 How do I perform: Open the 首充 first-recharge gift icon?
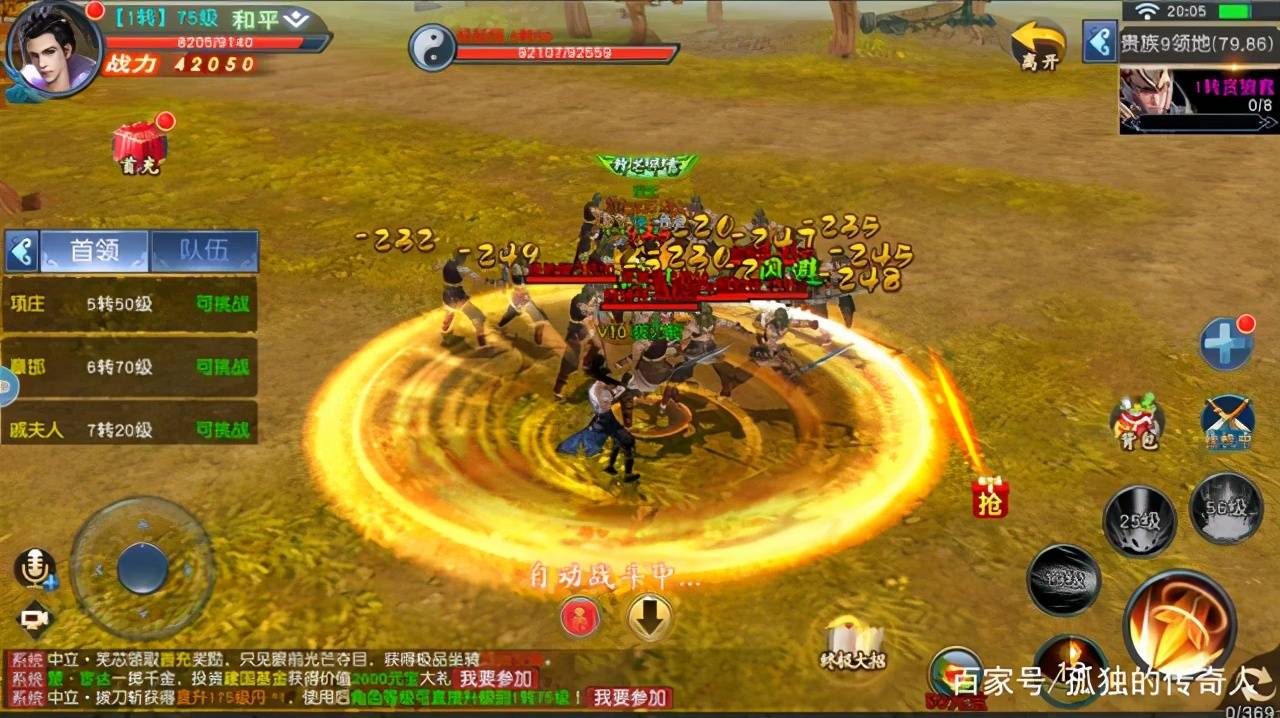point(139,148)
